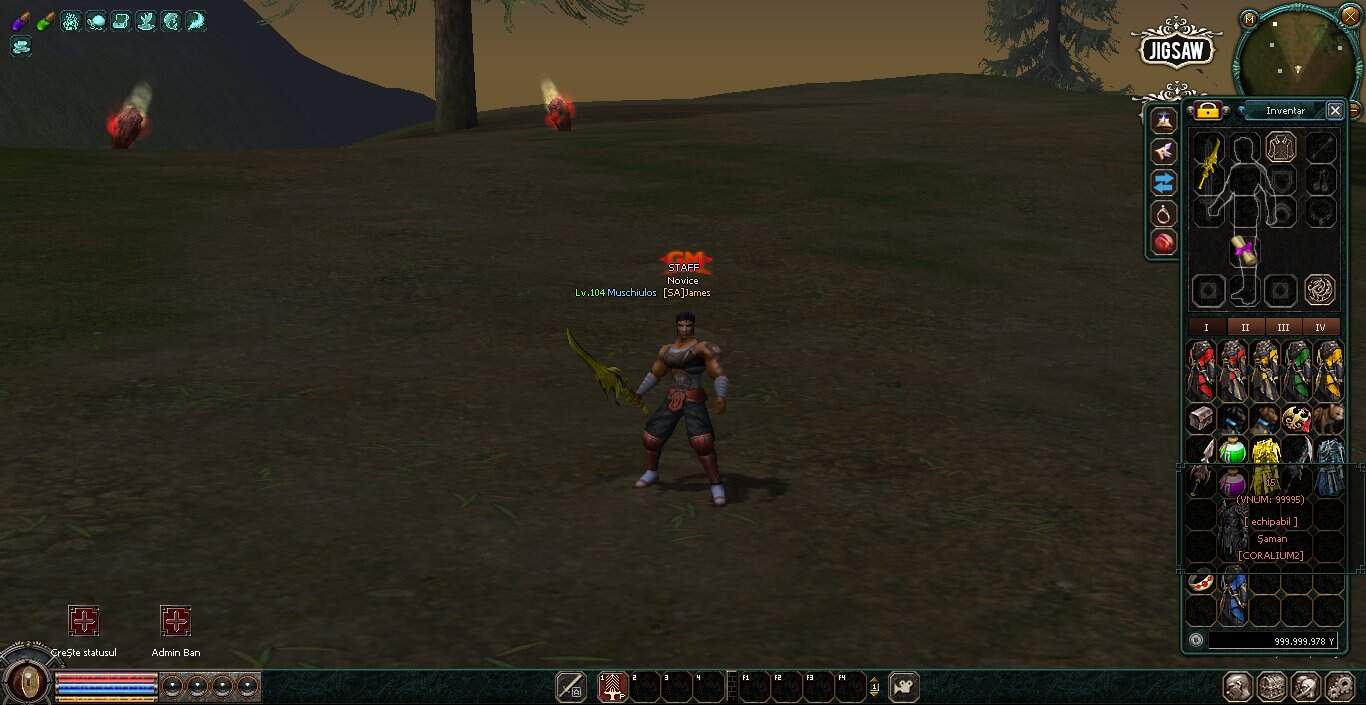Close the minimap with its X button
The width and height of the screenshot is (1366, 705).
(1350, 15)
